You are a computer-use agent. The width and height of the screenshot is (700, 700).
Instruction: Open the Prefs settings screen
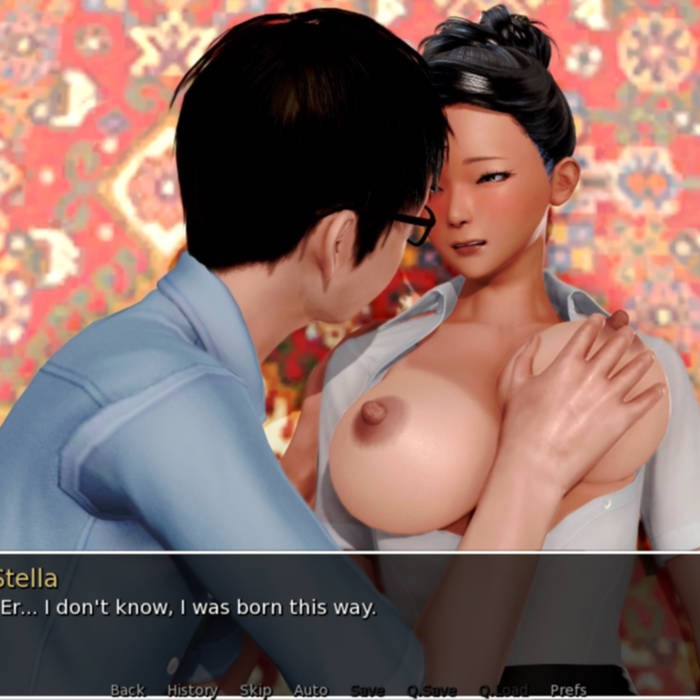click(568, 689)
